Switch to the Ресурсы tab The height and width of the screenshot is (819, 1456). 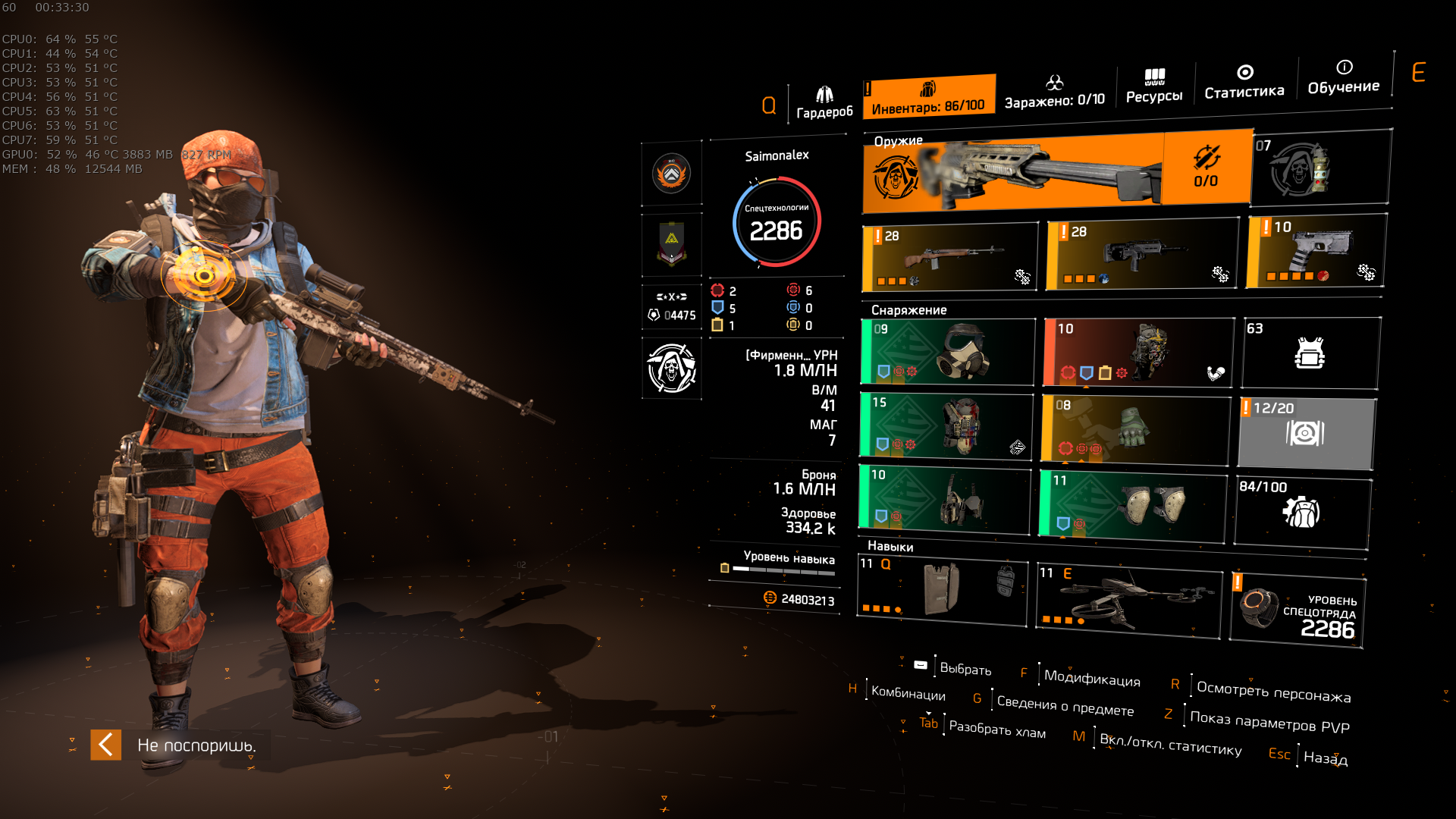1153,86
